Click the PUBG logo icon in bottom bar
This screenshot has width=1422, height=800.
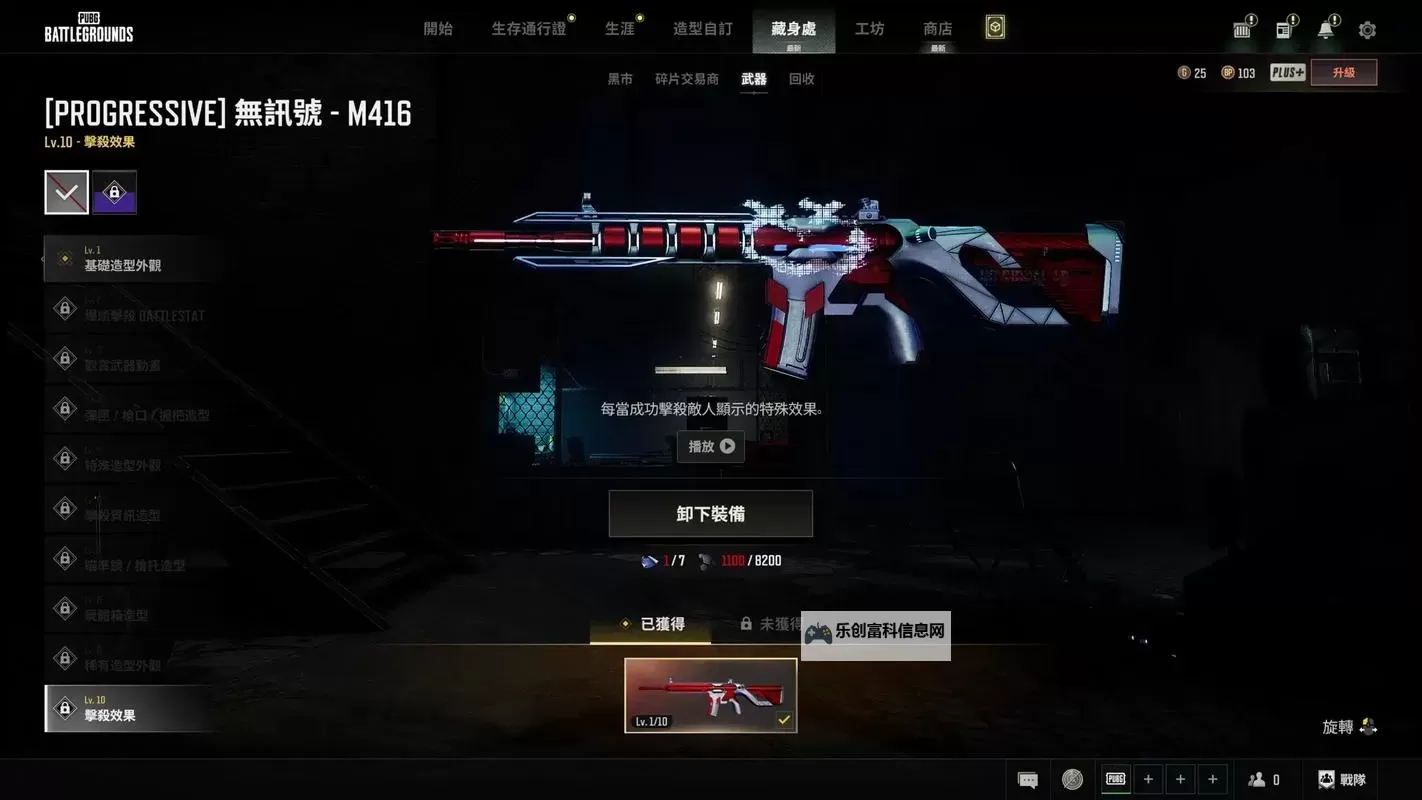(x=1115, y=778)
